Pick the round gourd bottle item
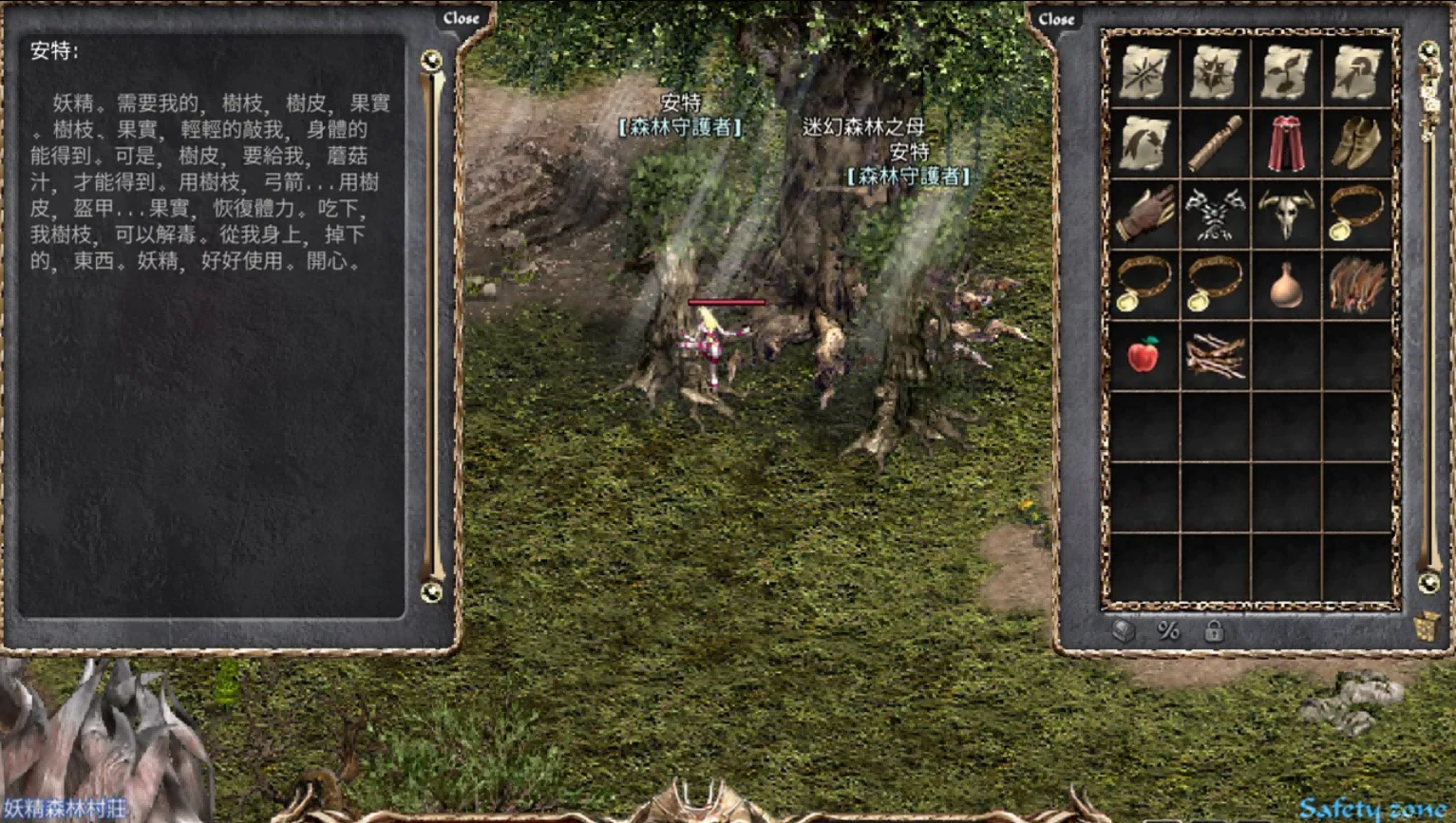The width and height of the screenshot is (1456, 823). coord(1285,285)
